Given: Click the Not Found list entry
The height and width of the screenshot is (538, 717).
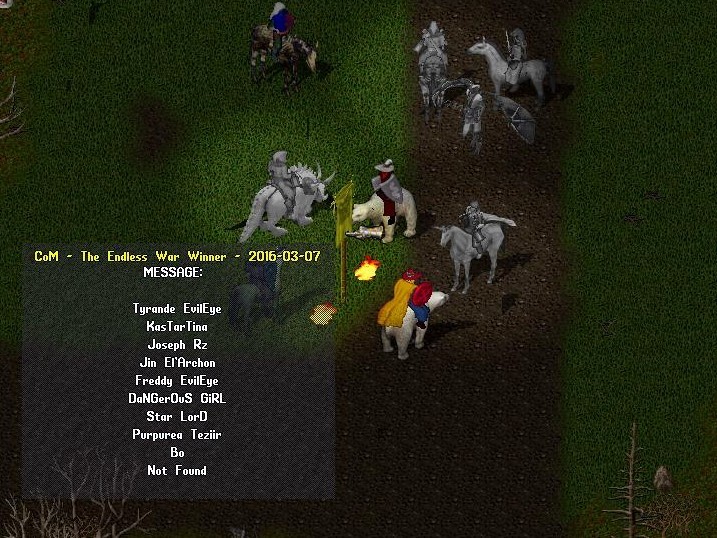Looking at the screenshot, I should click(176, 470).
